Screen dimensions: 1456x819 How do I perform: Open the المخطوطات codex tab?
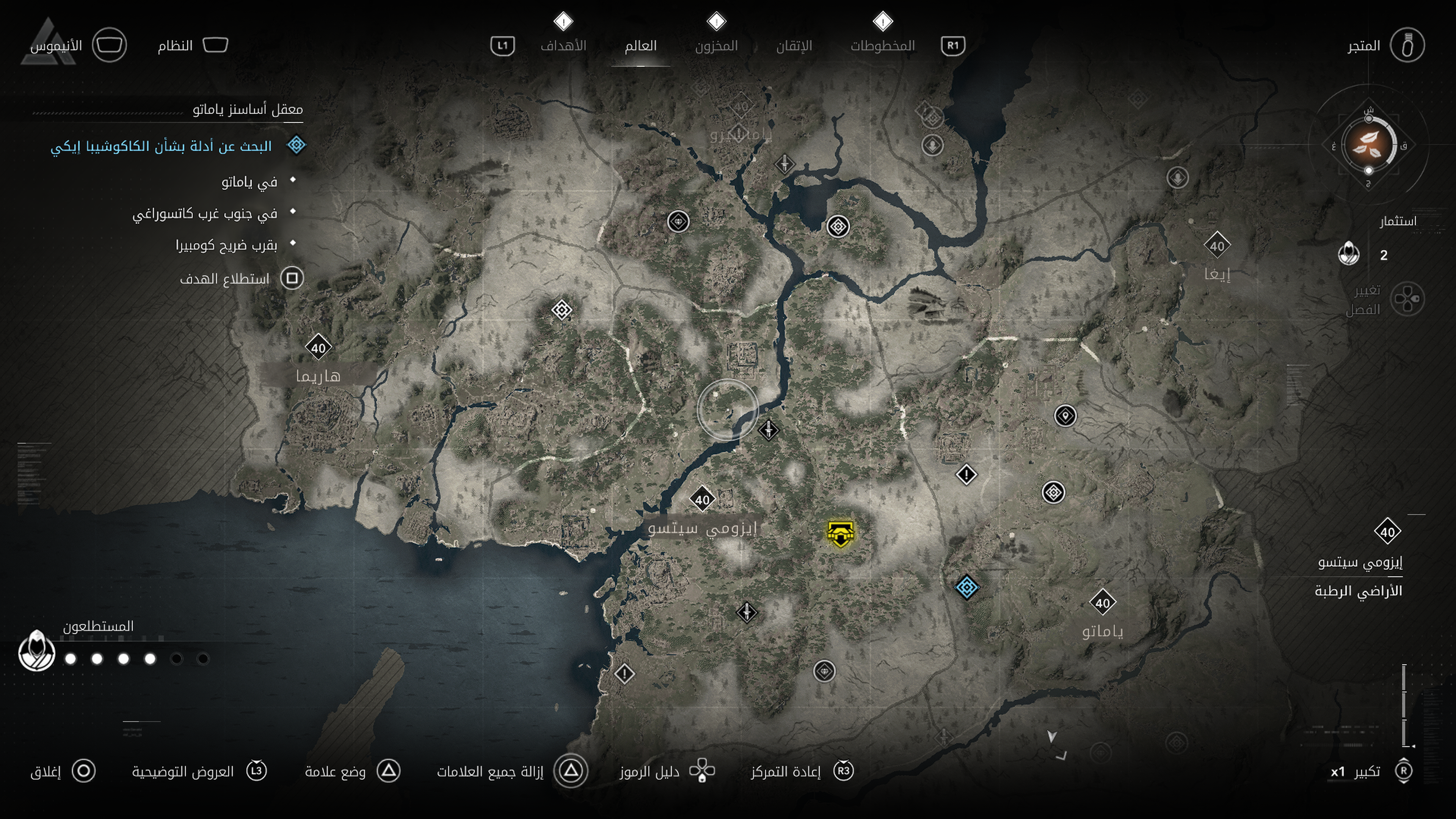882,45
